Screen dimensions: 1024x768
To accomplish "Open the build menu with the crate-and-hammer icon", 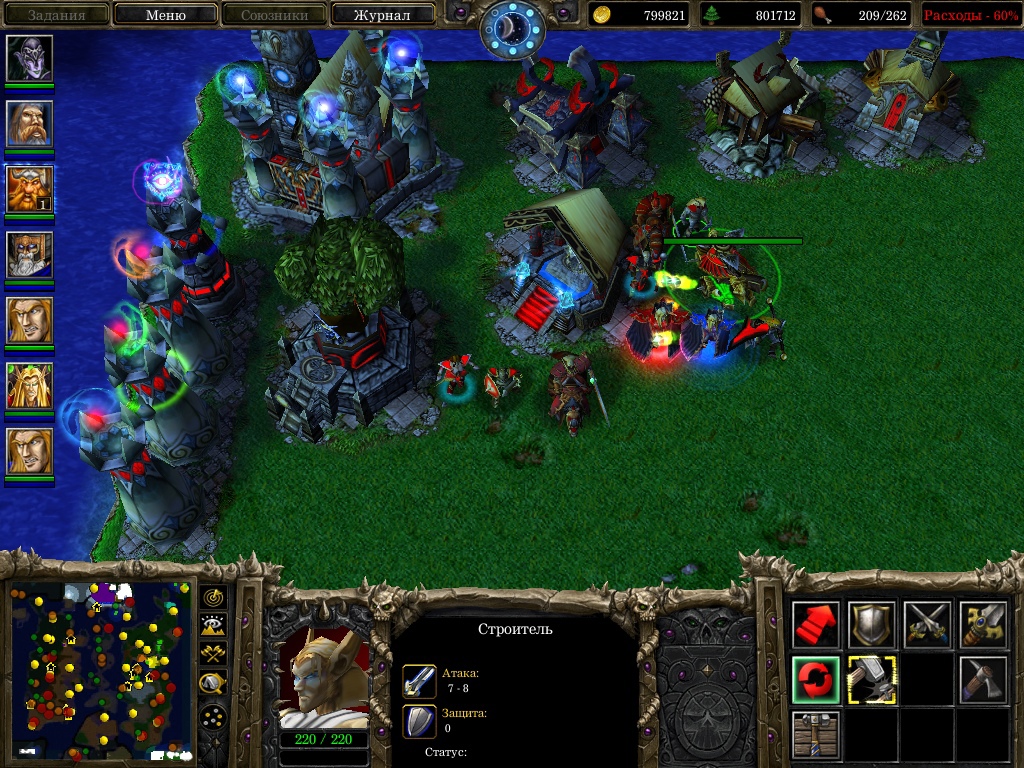I will pyautogui.click(x=816, y=735).
